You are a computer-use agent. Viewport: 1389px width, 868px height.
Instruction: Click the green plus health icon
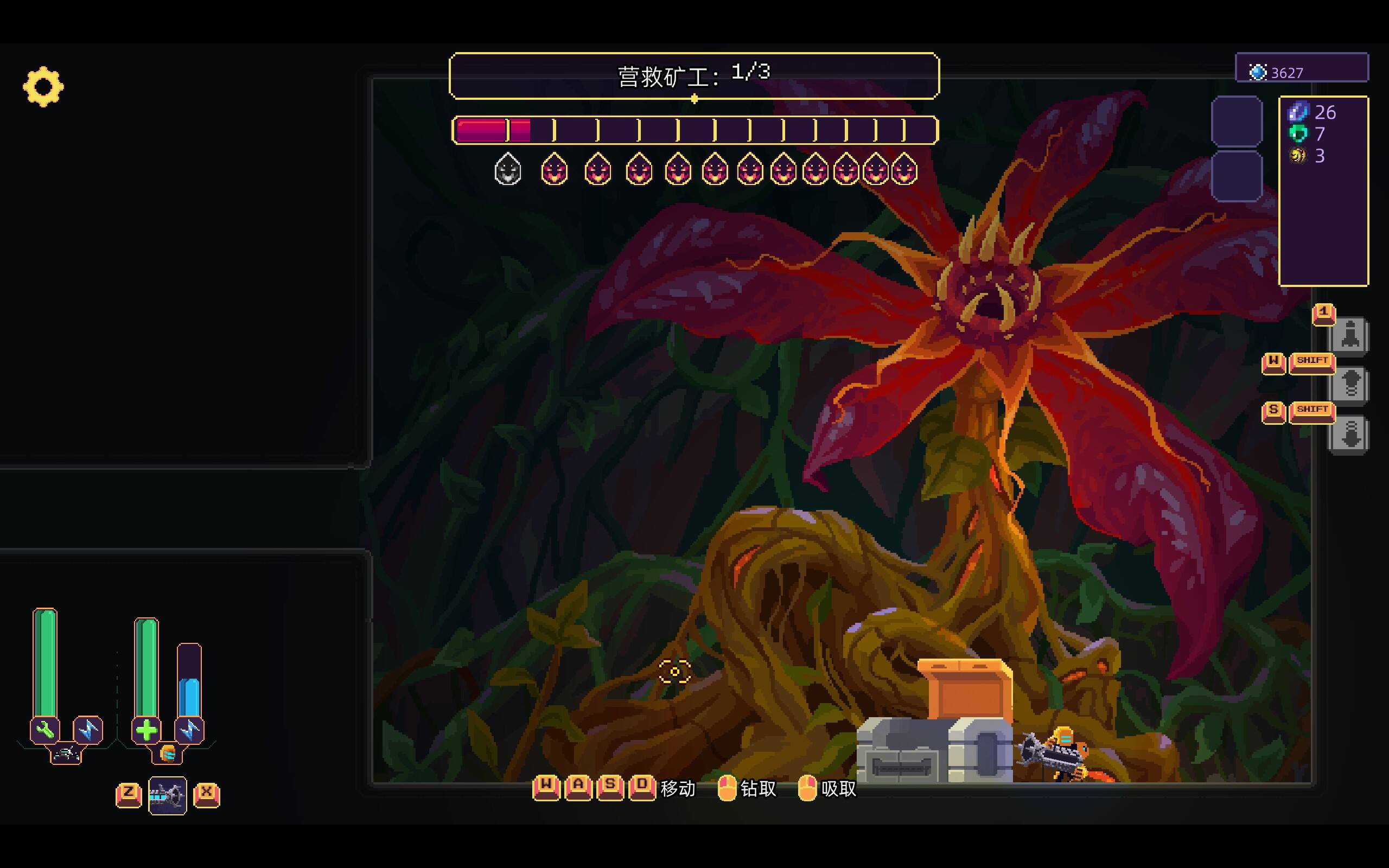[x=146, y=730]
